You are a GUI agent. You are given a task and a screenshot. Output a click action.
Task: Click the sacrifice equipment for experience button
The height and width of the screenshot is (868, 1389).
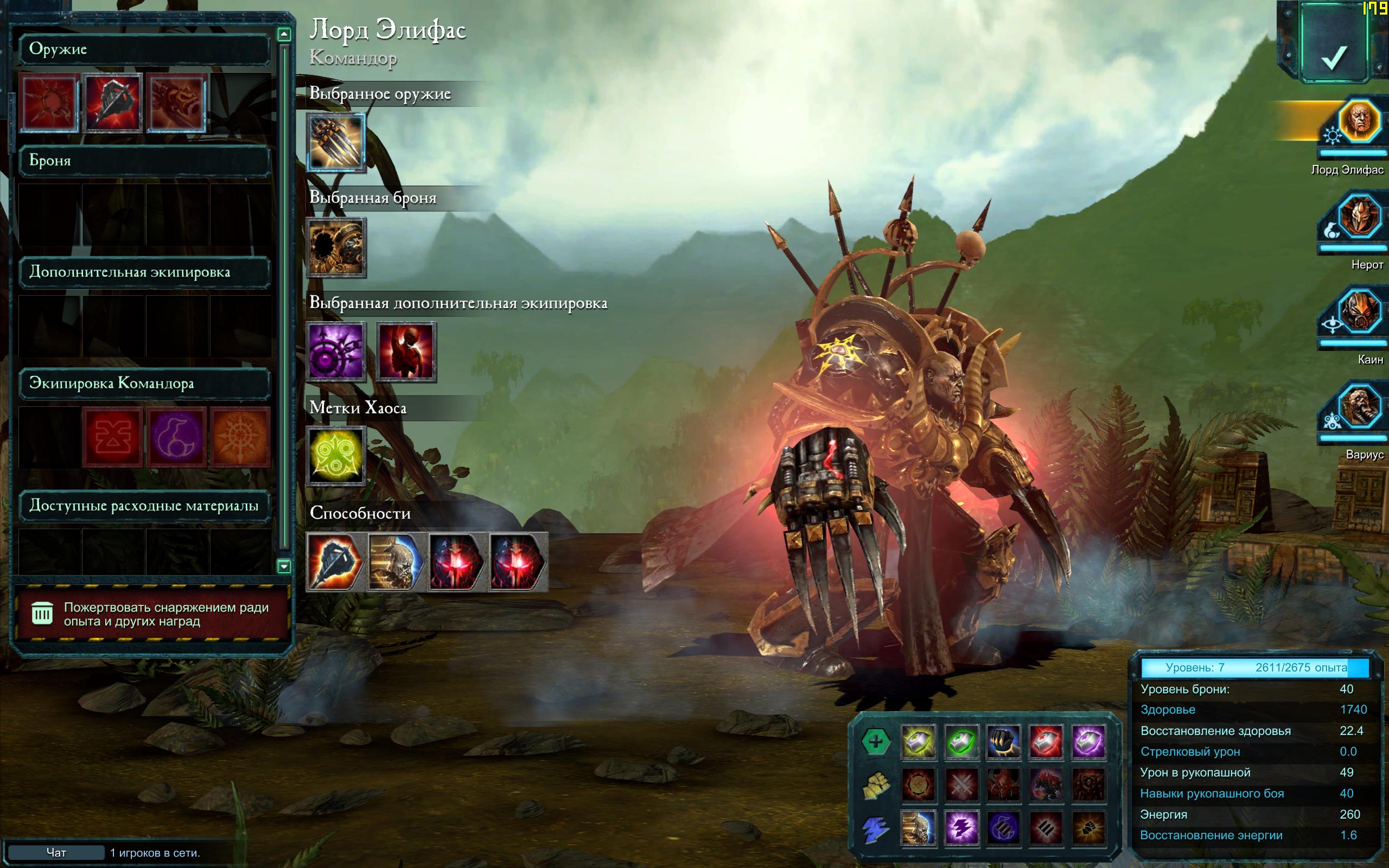pos(151,614)
